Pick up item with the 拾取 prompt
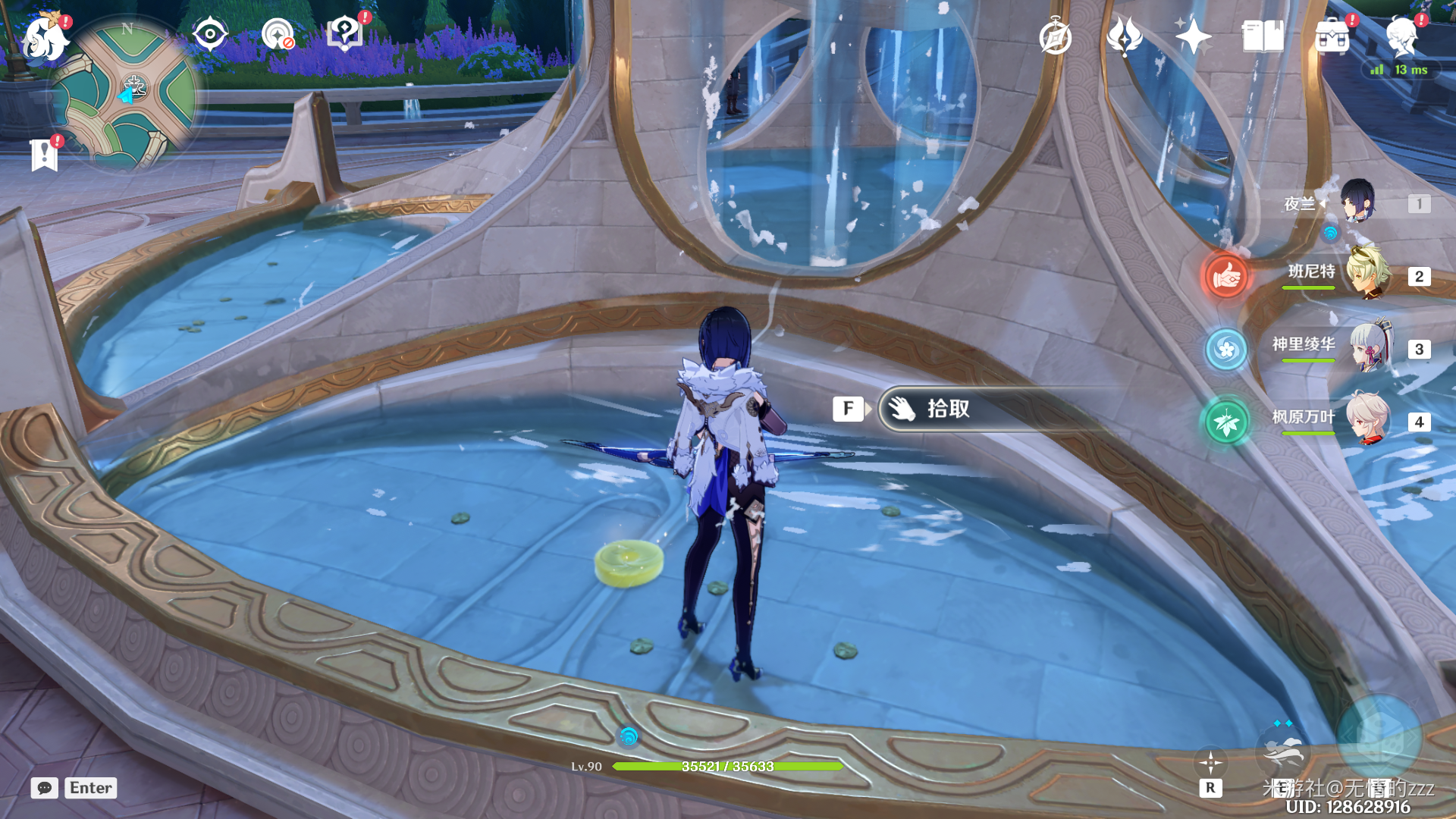Viewport: 1456px width, 819px height. [x=948, y=409]
